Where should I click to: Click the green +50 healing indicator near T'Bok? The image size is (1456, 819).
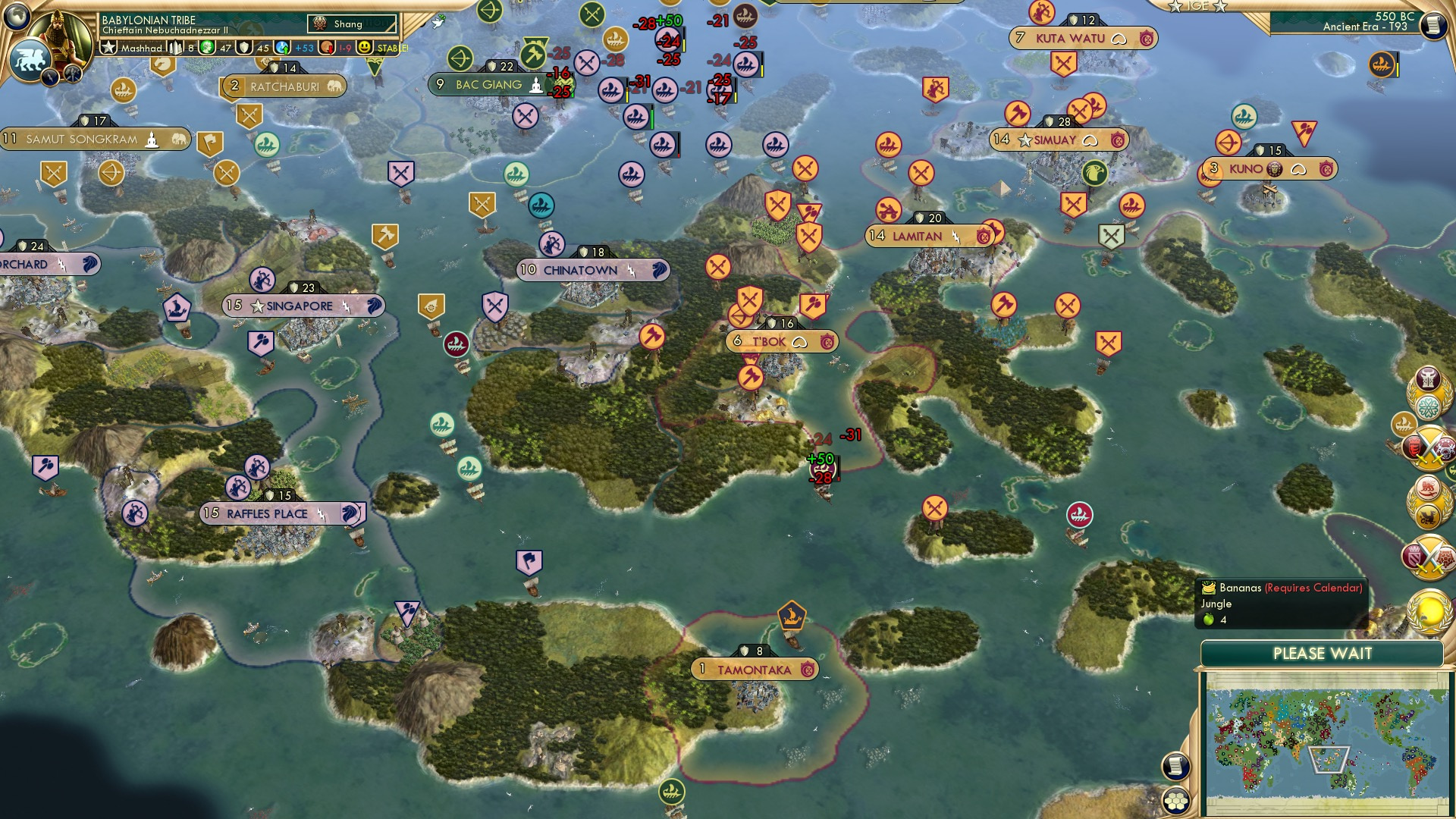coord(820,459)
